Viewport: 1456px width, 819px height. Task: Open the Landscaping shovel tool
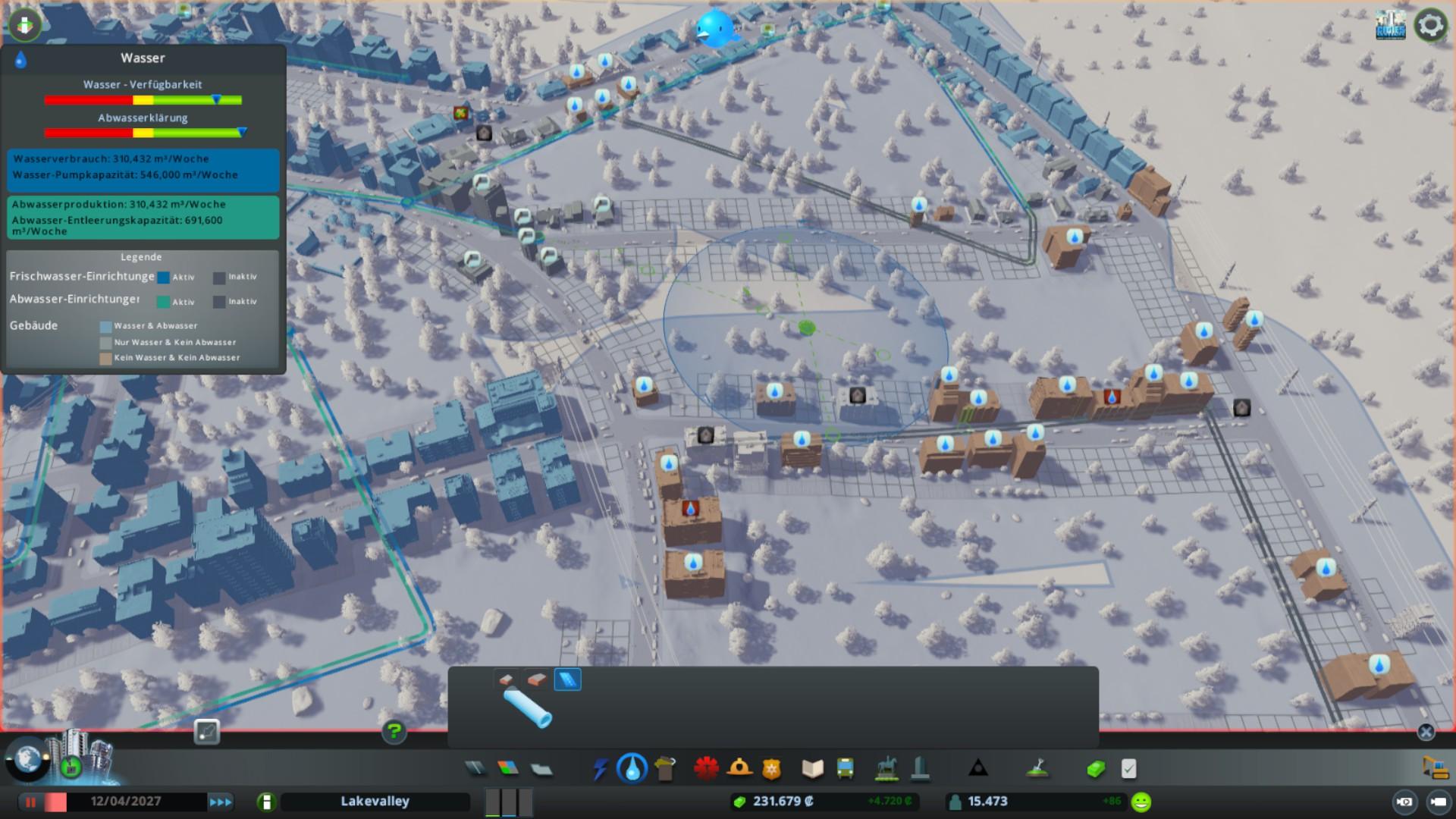(x=1037, y=768)
